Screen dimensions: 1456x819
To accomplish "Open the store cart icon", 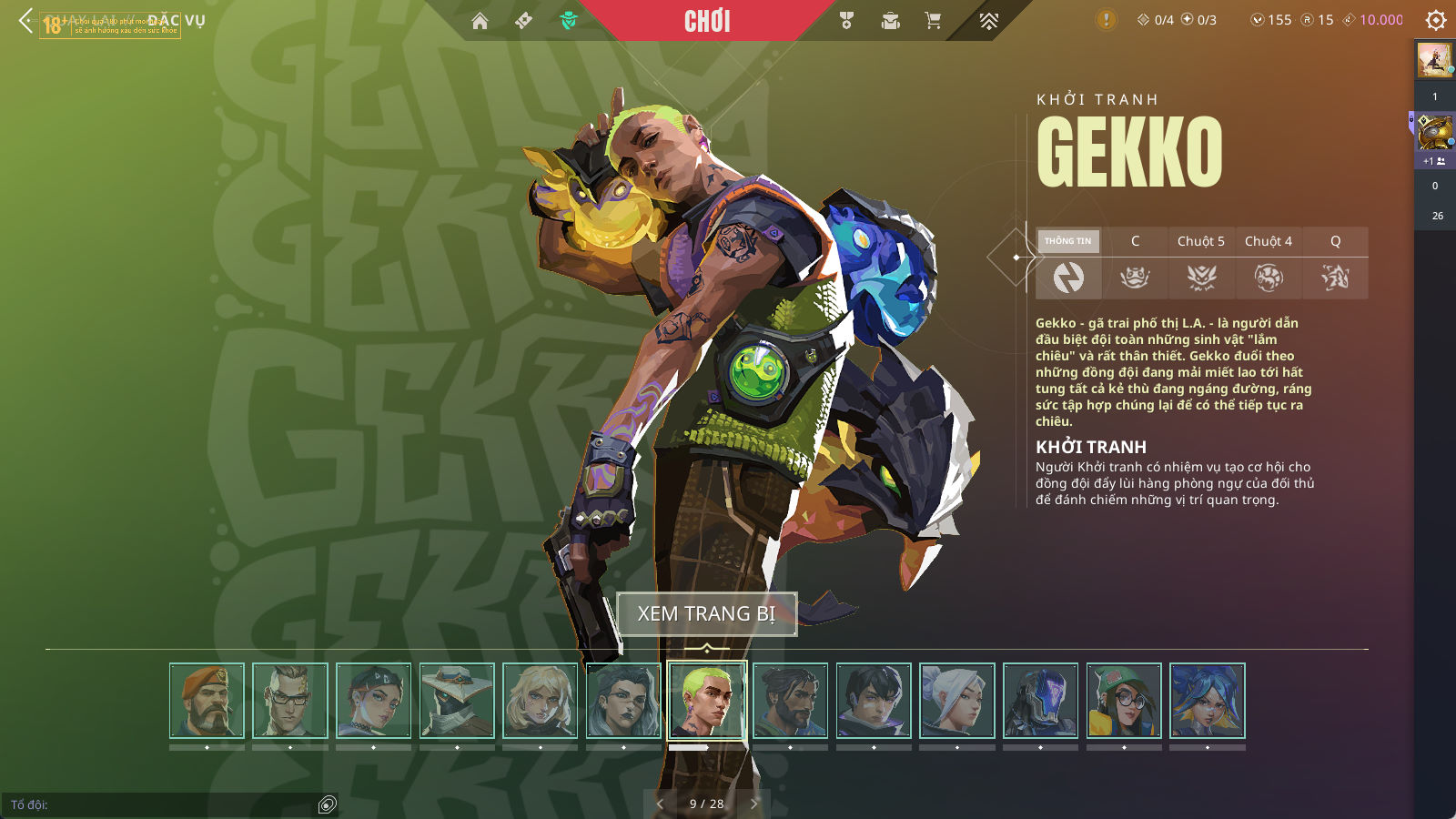I will pos(933,21).
